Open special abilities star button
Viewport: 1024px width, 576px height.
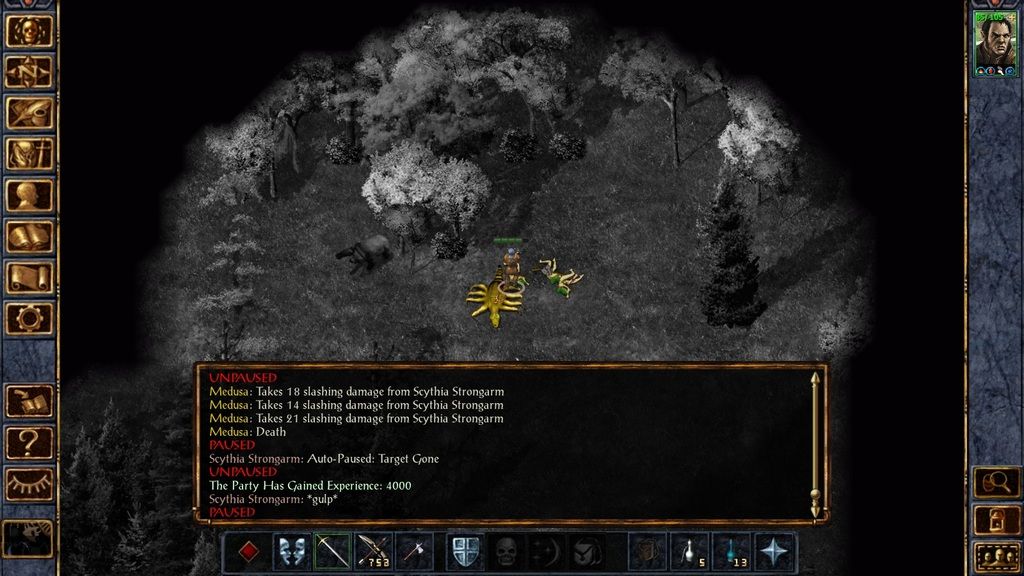coord(774,552)
